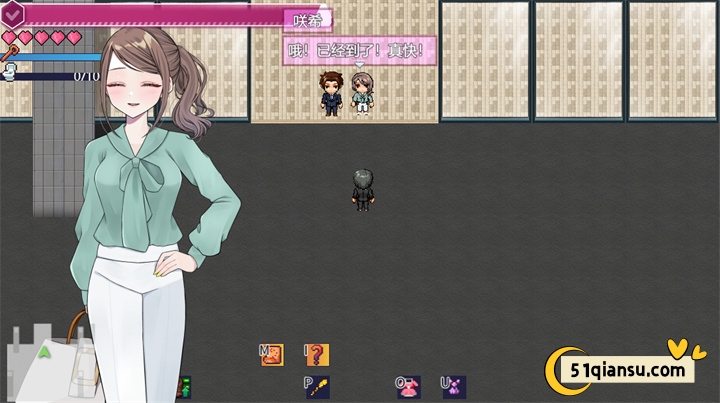
Task: Advance the dialogue bubble text
Action: (x=359, y=49)
